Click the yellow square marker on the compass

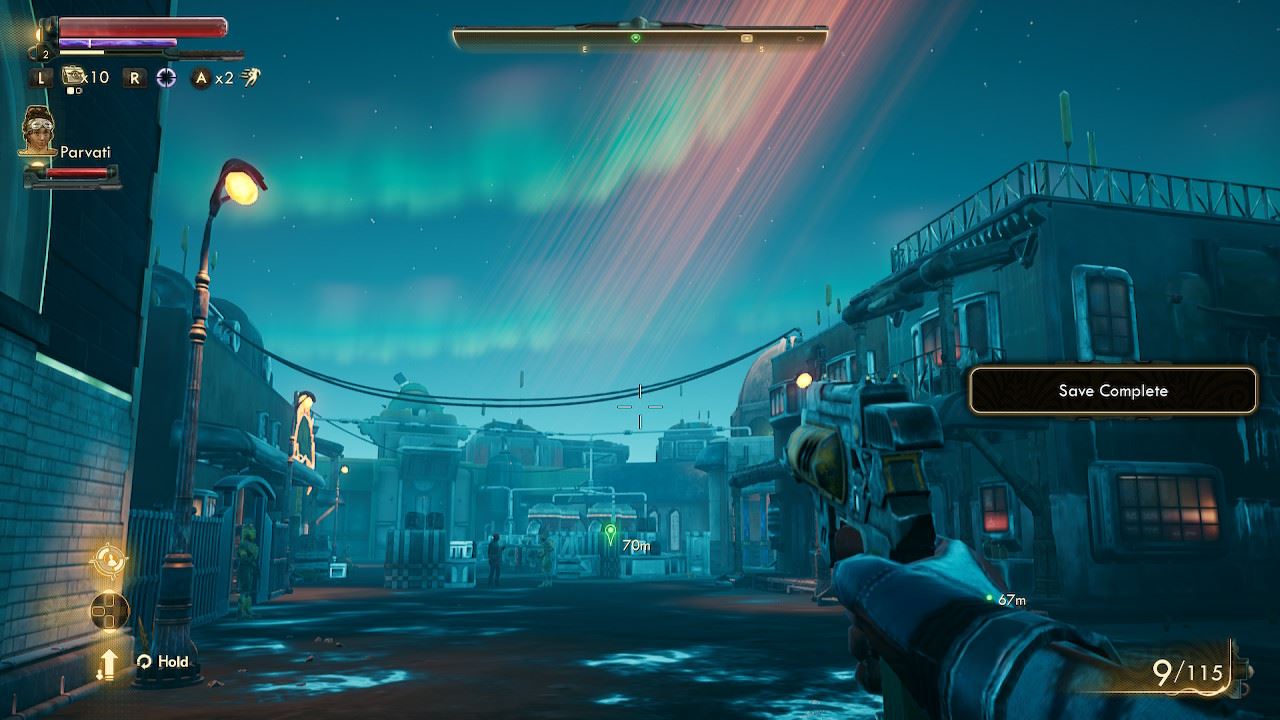746,38
